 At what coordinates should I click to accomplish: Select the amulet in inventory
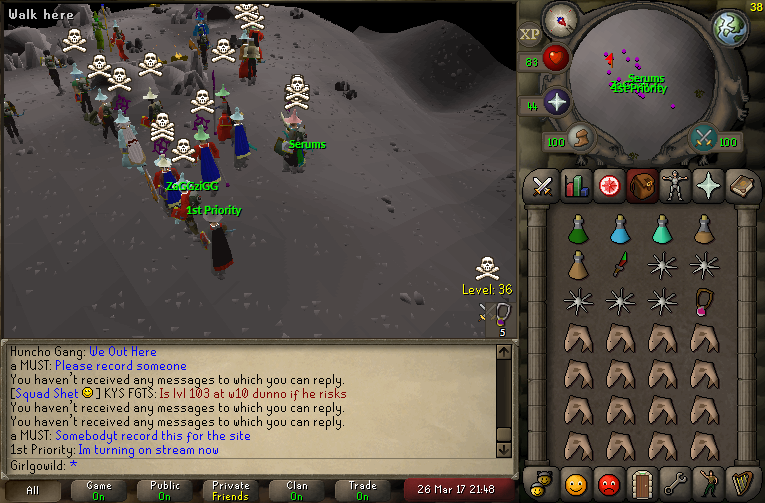tap(705, 300)
